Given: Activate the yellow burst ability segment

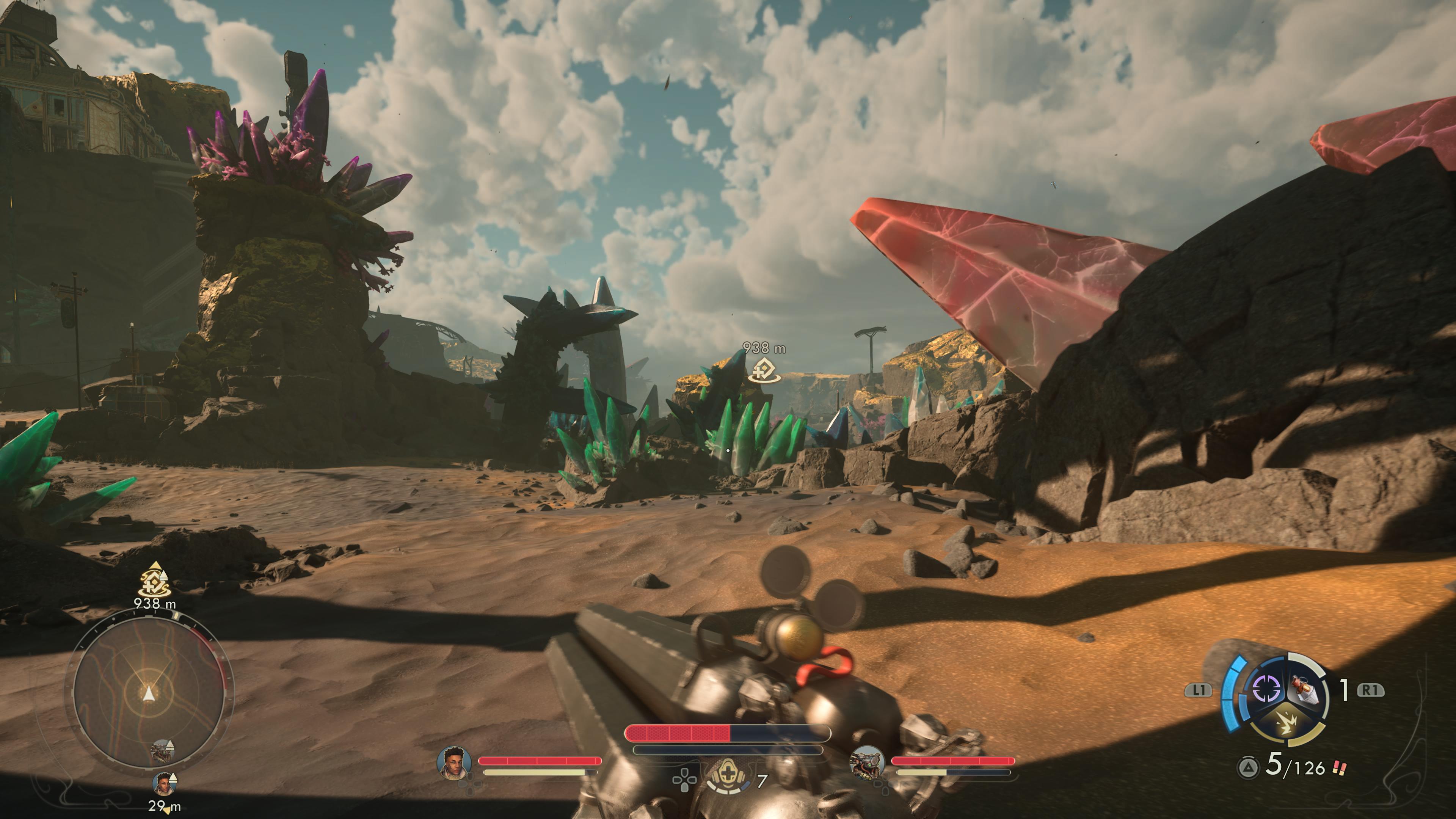Looking at the screenshot, I should tap(1287, 724).
